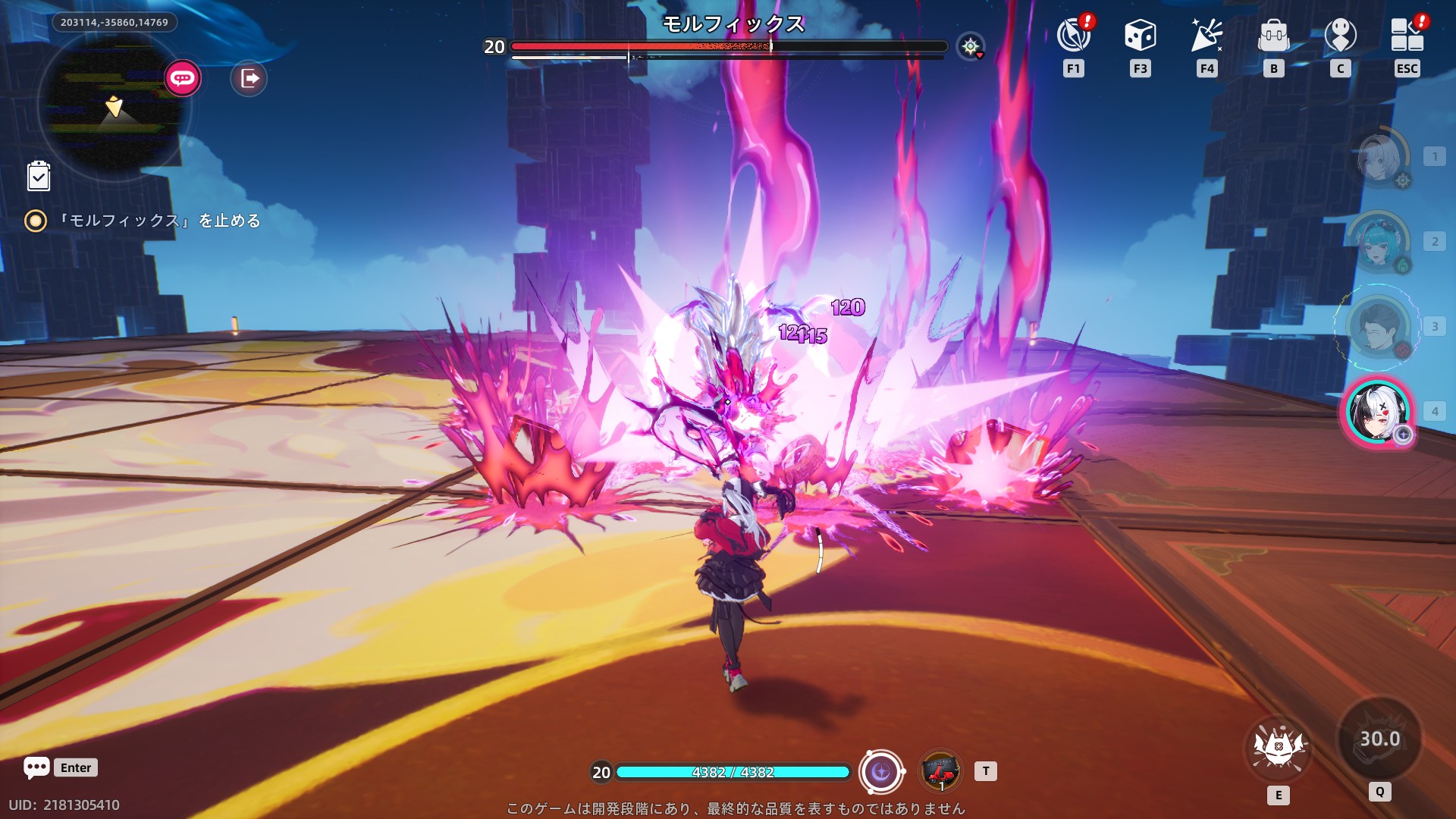The width and height of the screenshot is (1456, 819).
Task: Switch to the dark-haired third party member
Action: pos(1379,327)
